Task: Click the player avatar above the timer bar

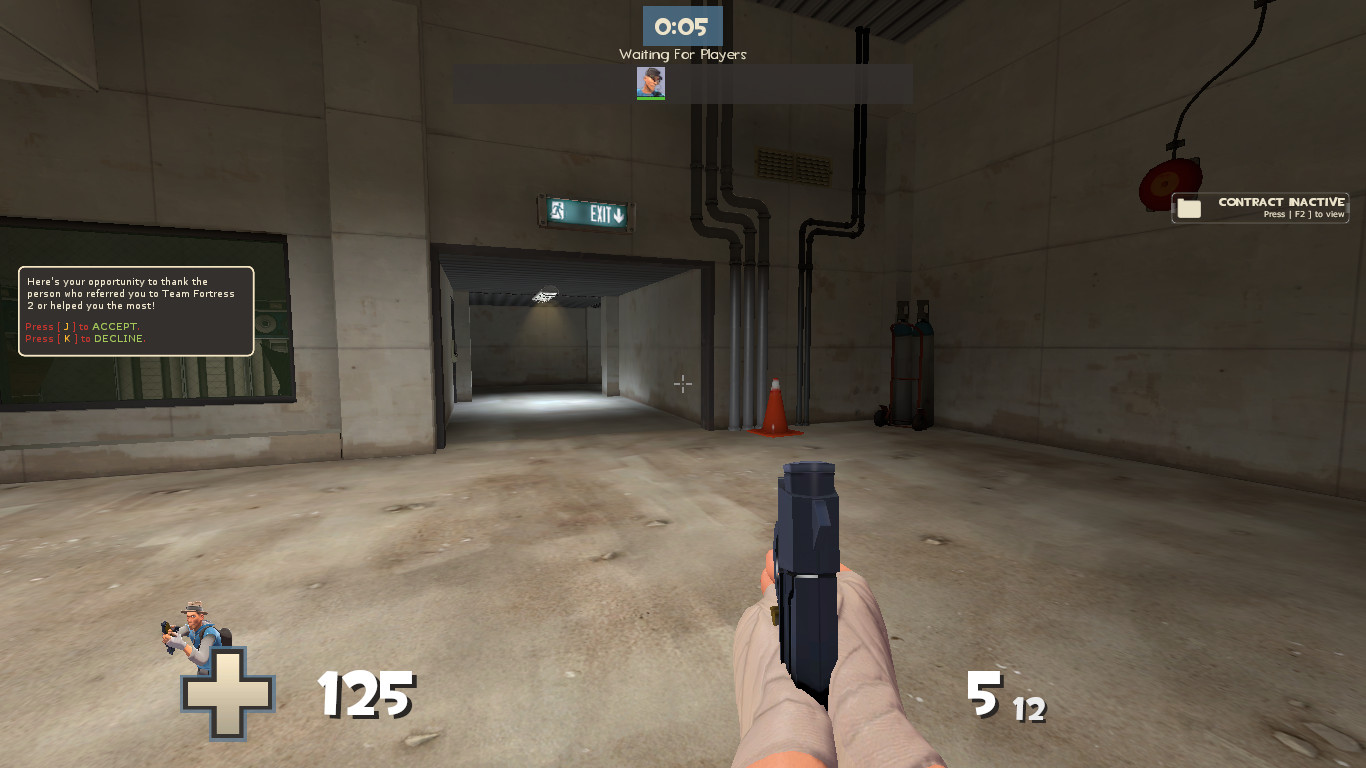Action: point(651,84)
